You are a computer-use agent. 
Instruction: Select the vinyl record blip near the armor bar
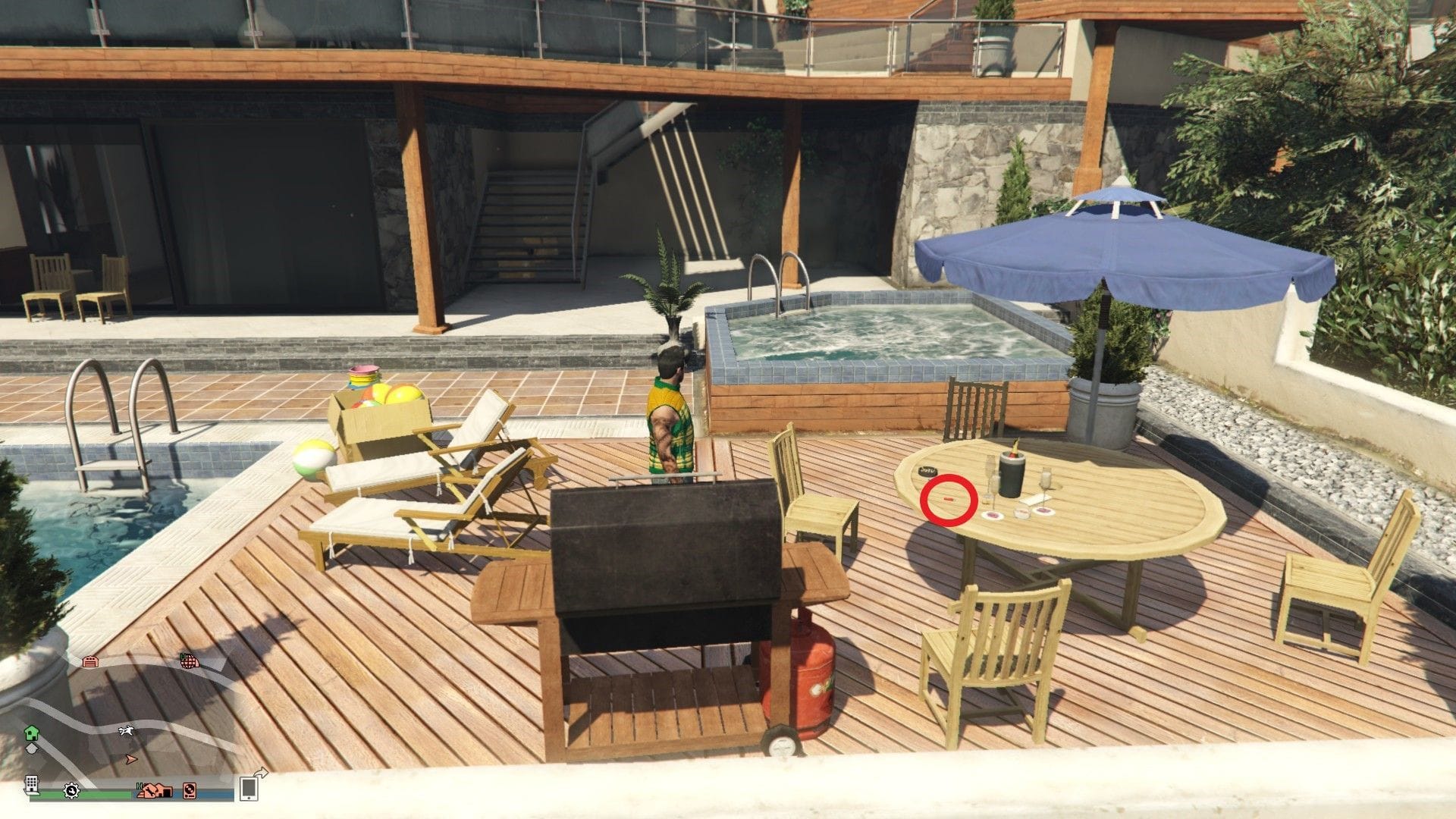190,792
